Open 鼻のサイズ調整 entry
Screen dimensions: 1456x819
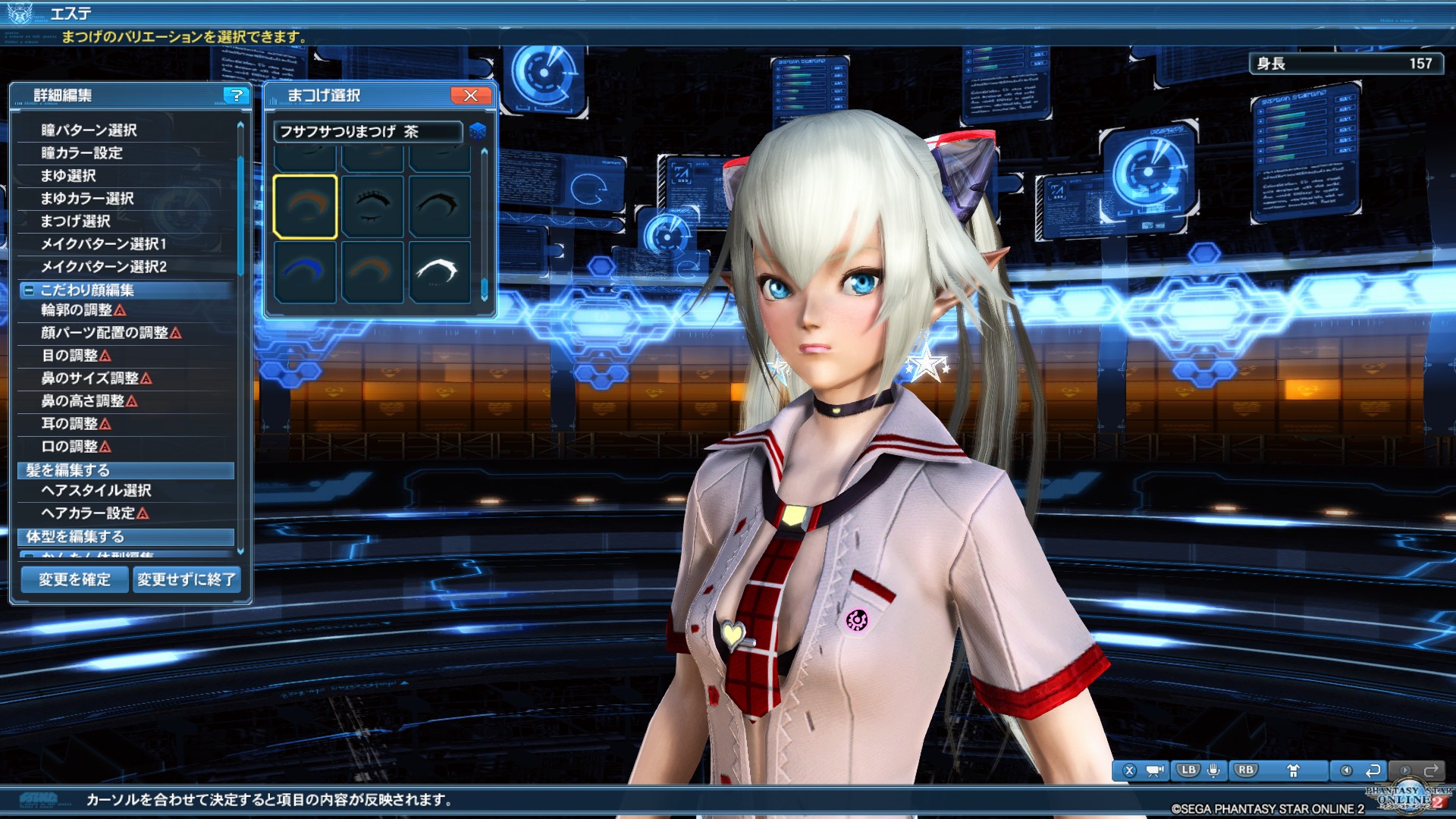[x=90, y=378]
